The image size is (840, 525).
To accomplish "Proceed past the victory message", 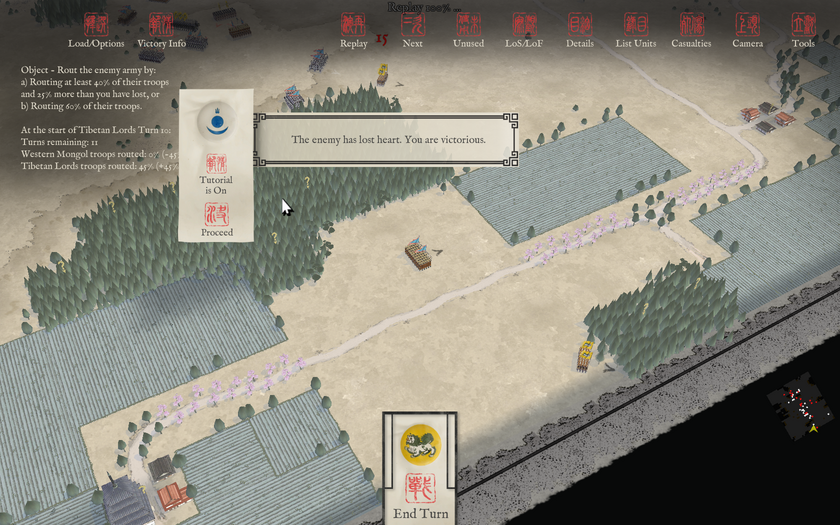I will pyautogui.click(x=216, y=220).
